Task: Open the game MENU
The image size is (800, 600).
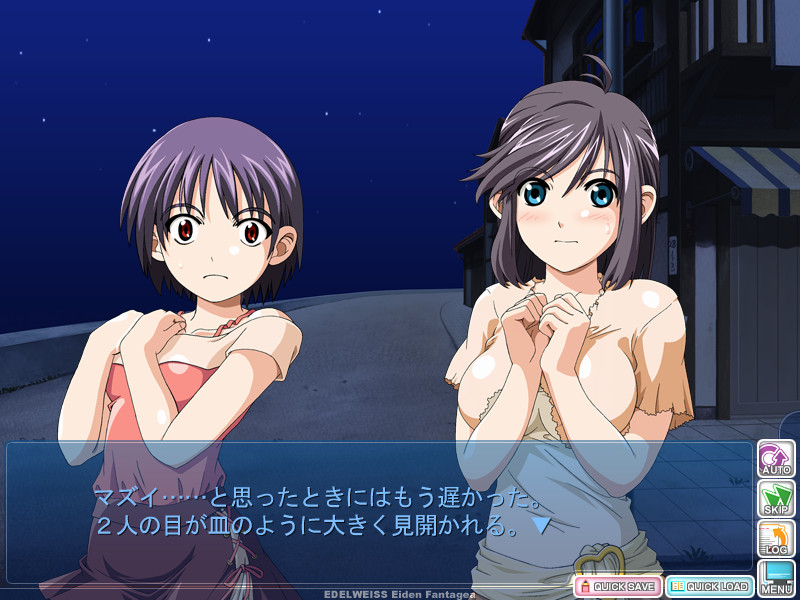Action: click(x=776, y=578)
